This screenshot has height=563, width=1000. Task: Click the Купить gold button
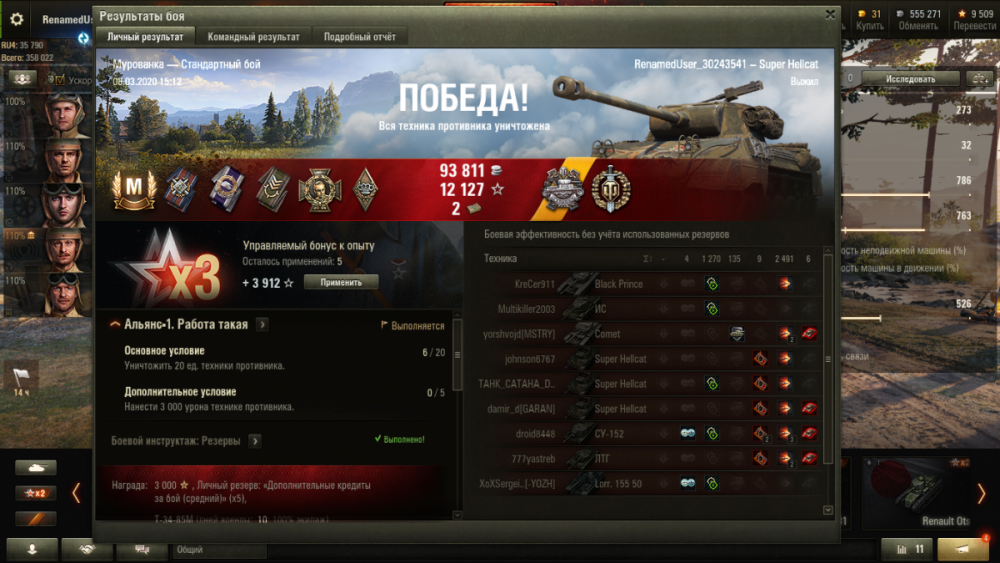[870, 20]
